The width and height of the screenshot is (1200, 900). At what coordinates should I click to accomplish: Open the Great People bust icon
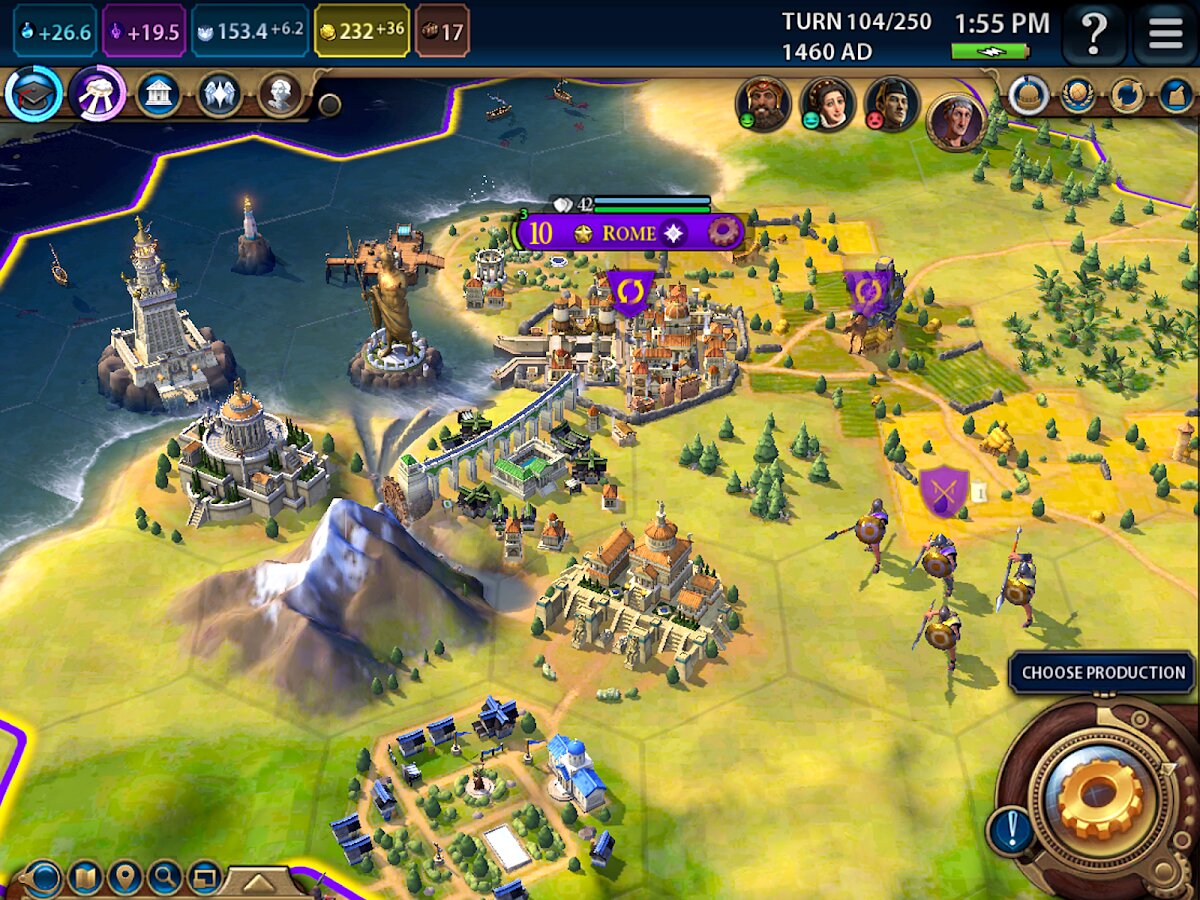click(x=279, y=95)
